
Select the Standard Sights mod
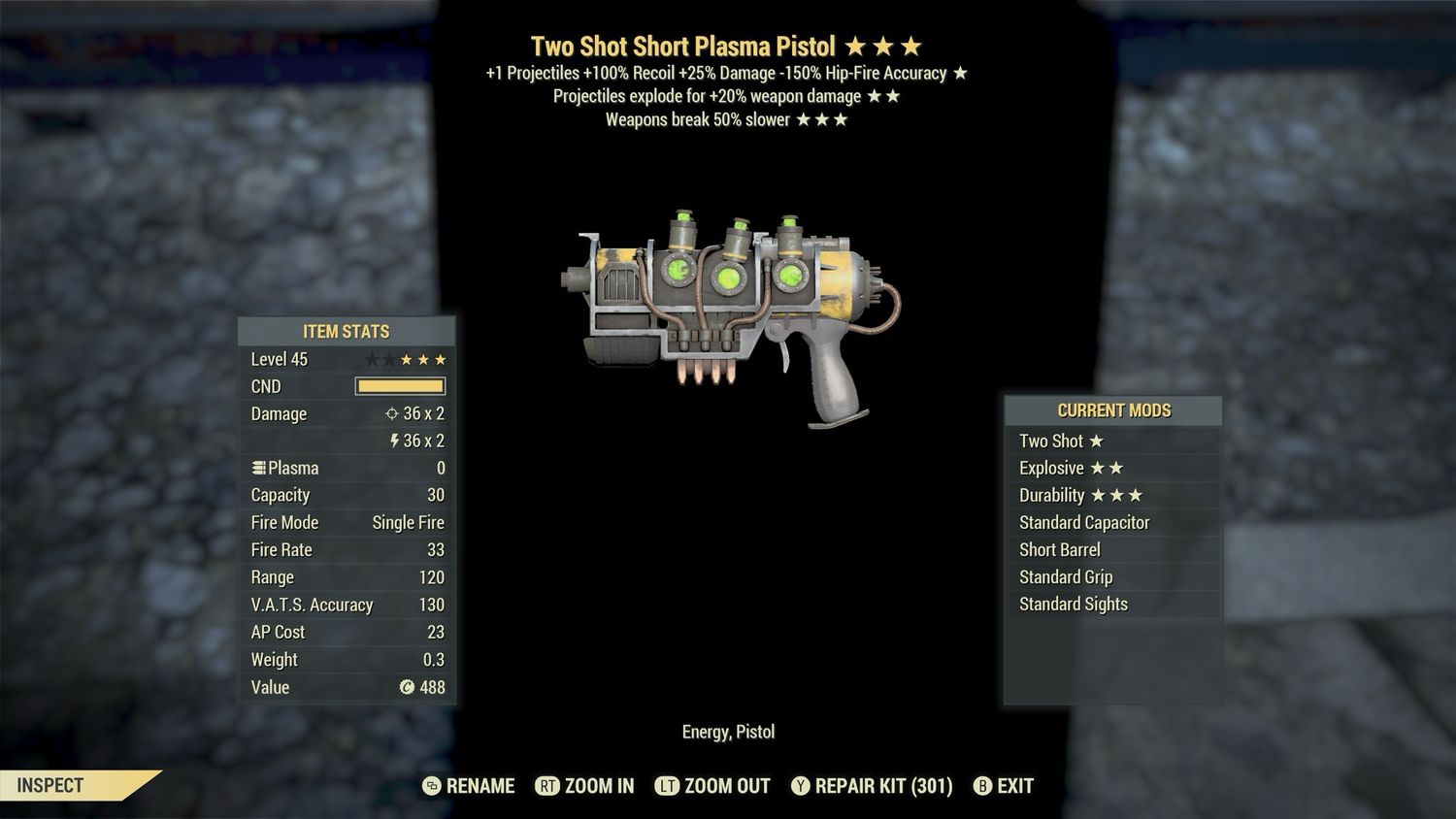coord(1112,604)
